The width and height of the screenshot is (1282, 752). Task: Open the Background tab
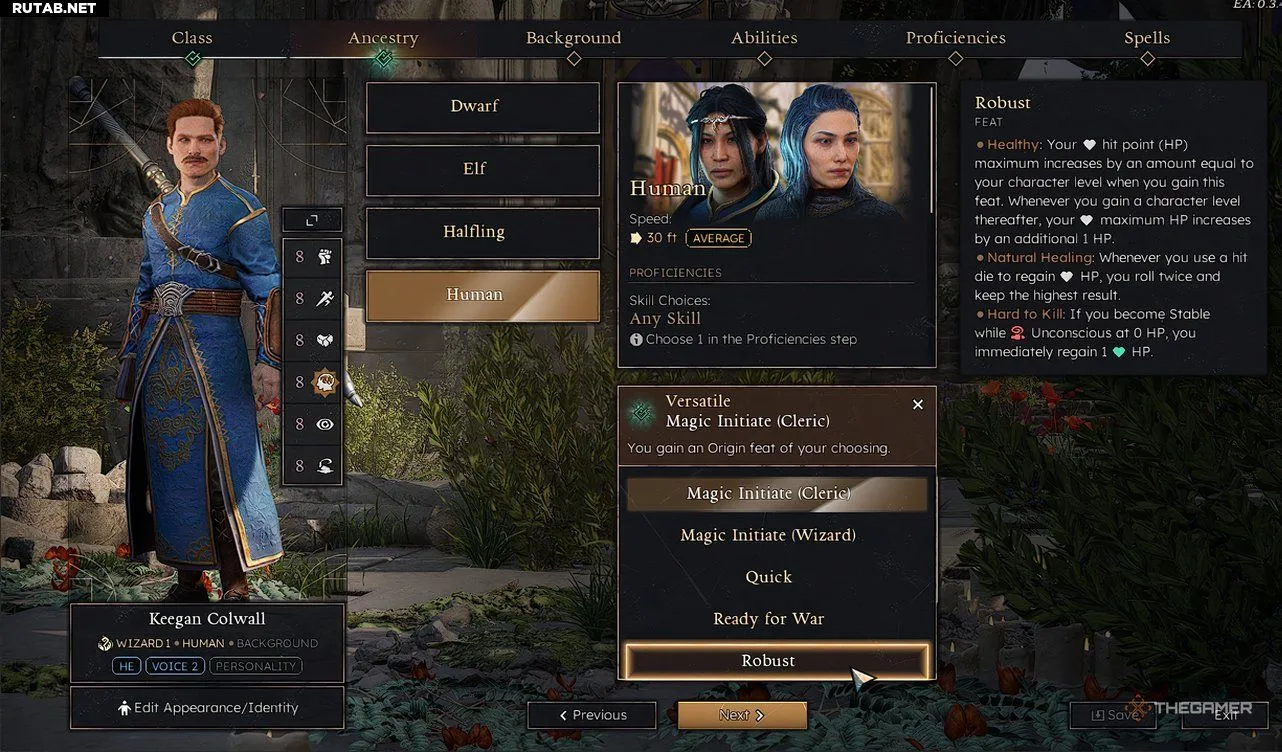pos(573,38)
